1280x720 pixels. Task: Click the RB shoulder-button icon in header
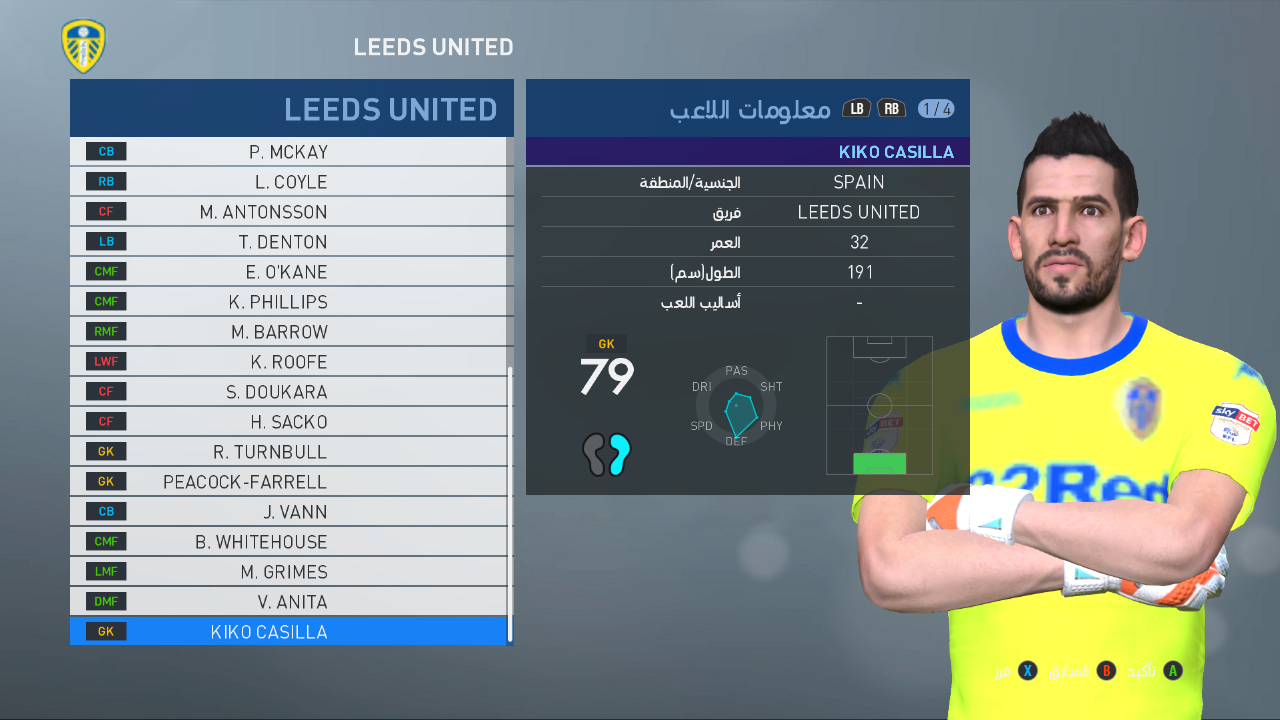coord(890,108)
